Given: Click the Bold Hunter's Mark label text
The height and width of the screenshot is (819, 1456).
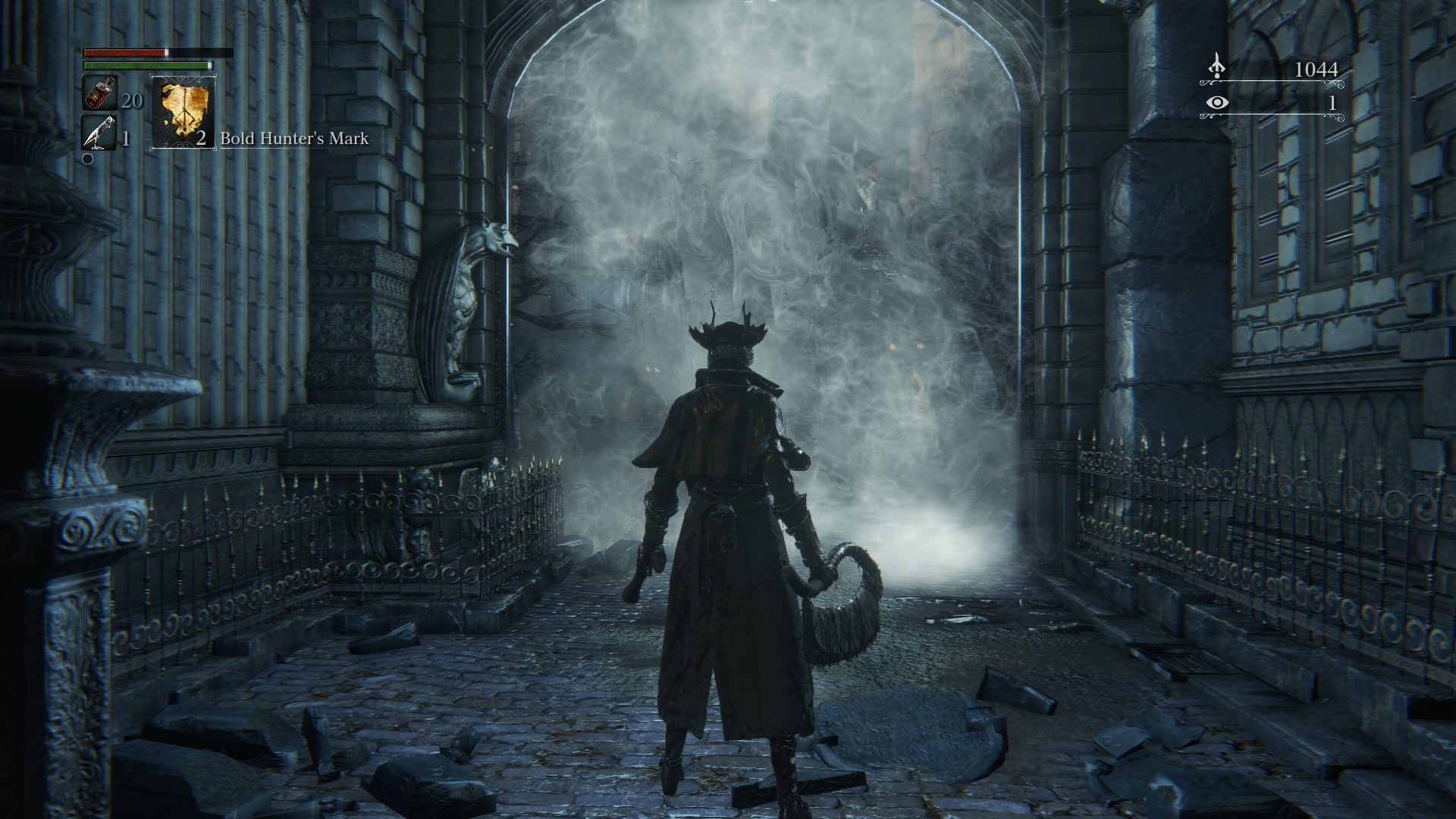Looking at the screenshot, I should tap(294, 140).
